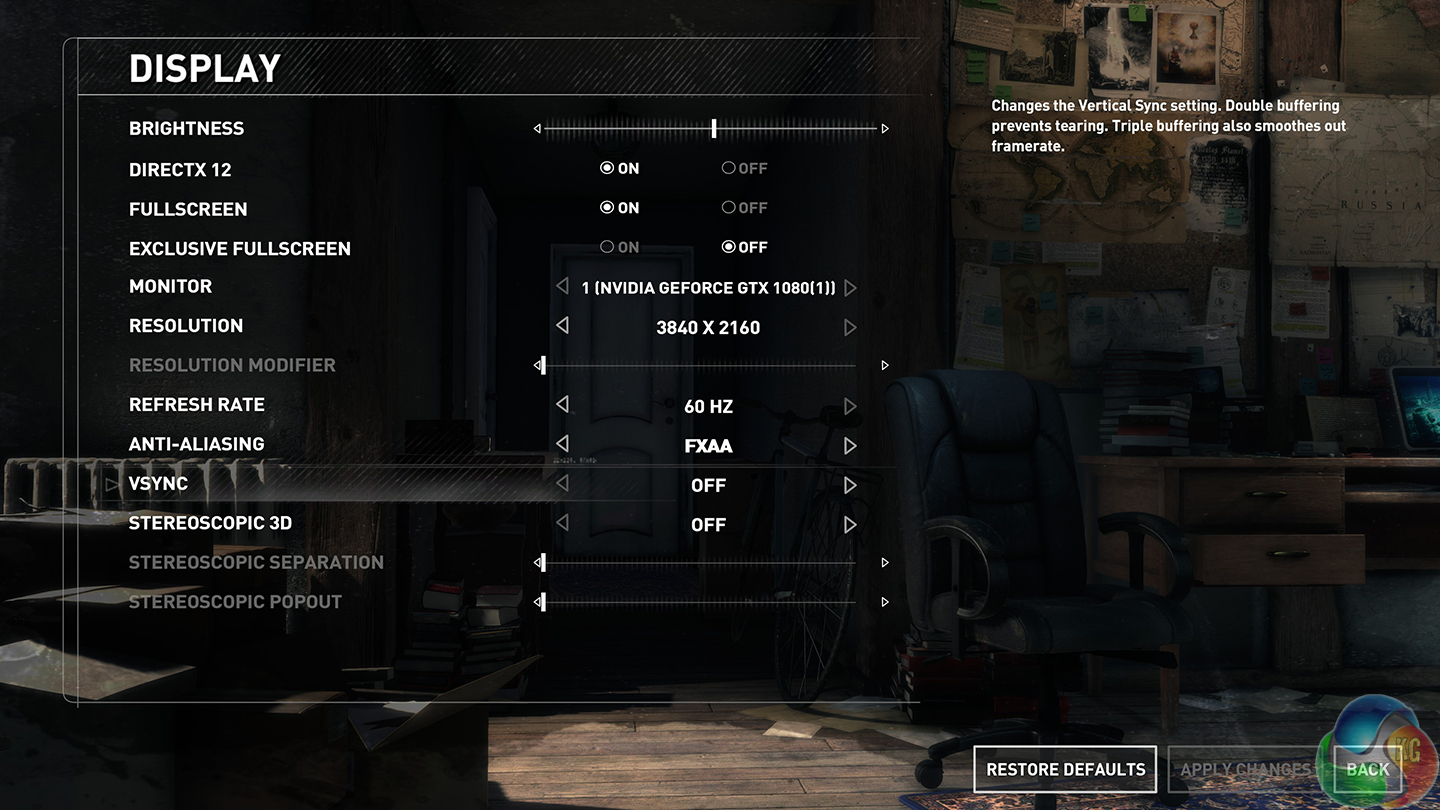
Task: Select the Anti-Aliasing setting label
Action: click(x=196, y=444)
